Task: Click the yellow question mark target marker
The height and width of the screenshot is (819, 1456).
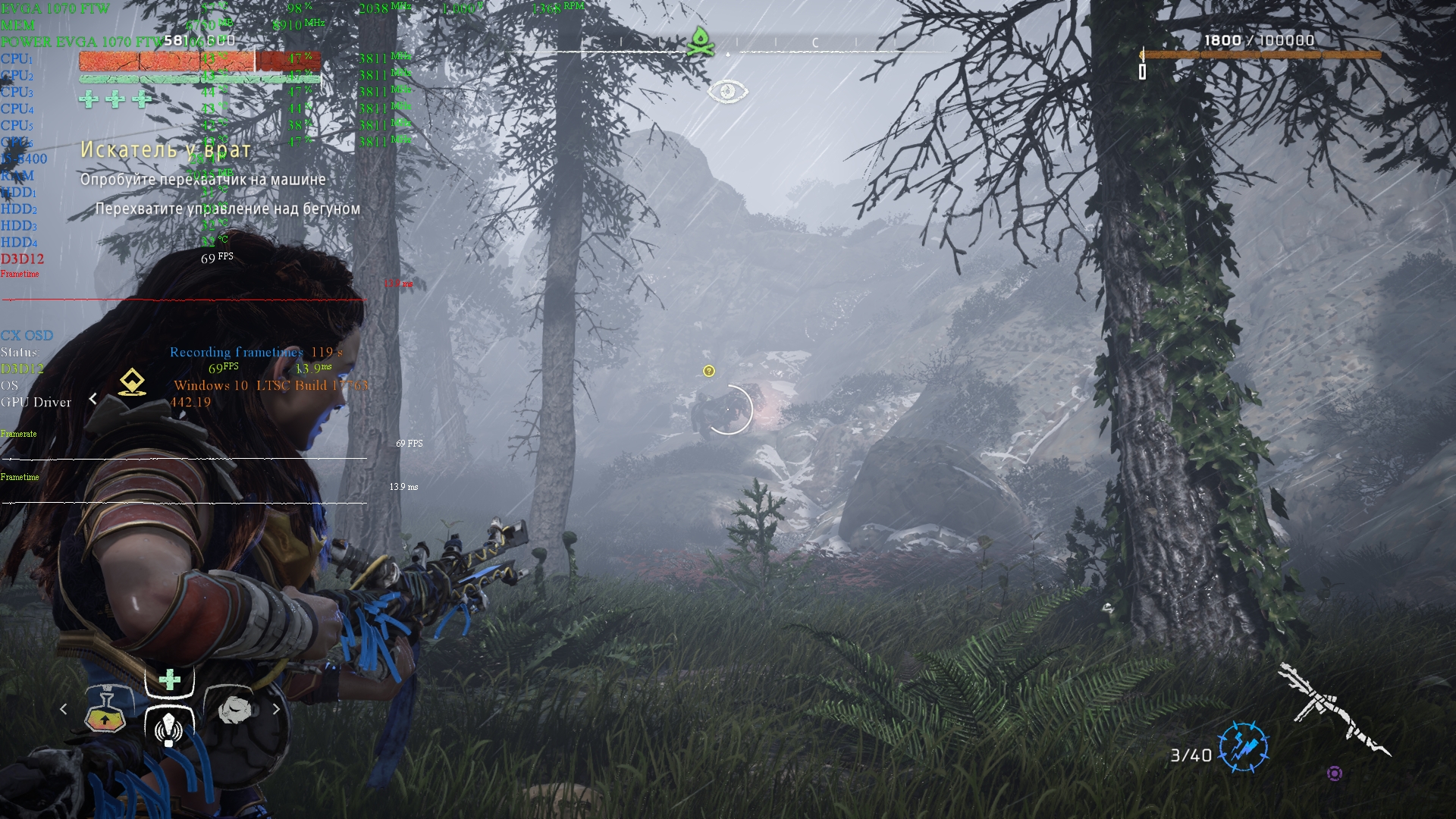Action: (x=709, y=371)
